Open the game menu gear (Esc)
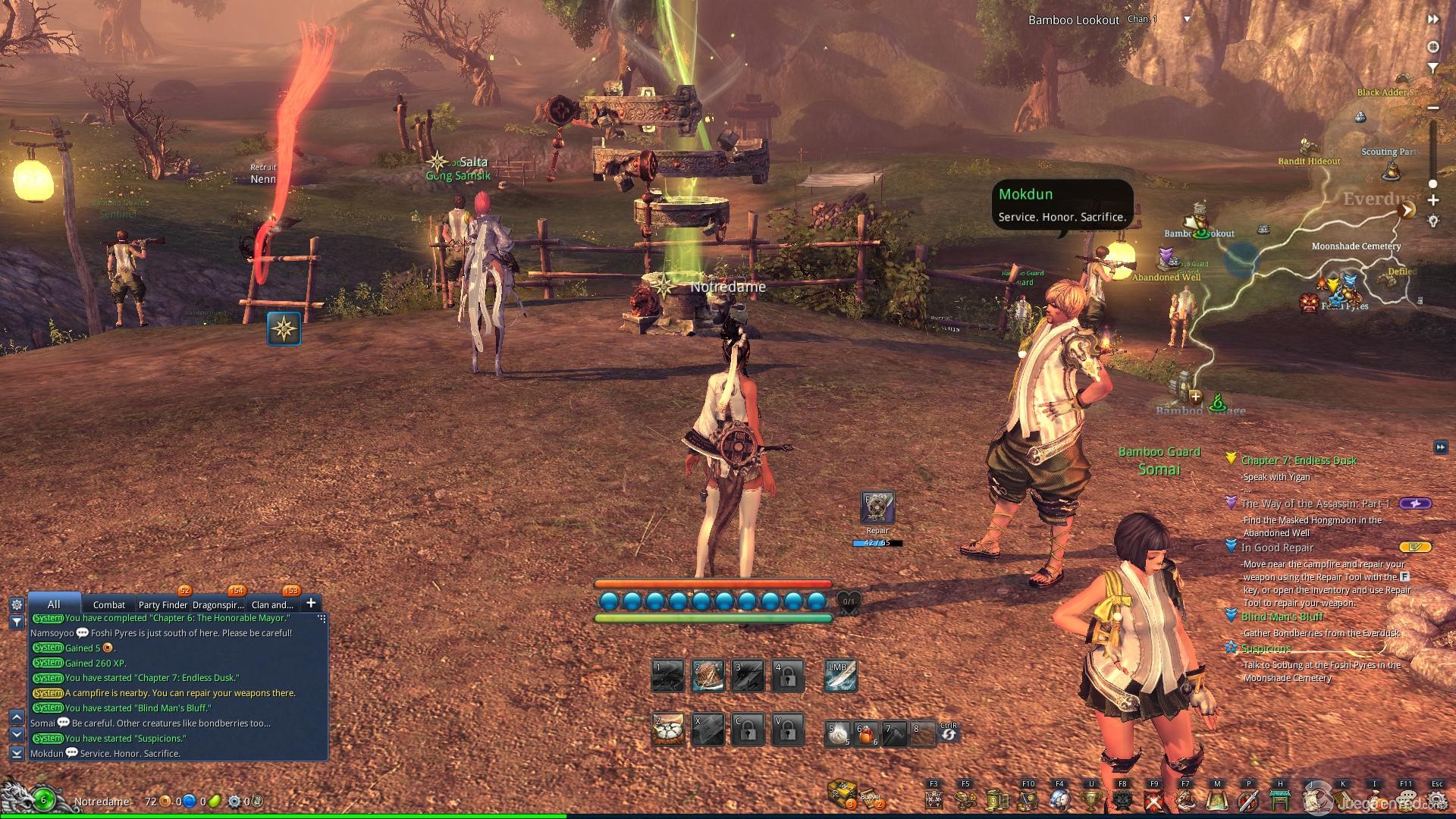The image size is (1456, 819). (x=1437, y=799)
